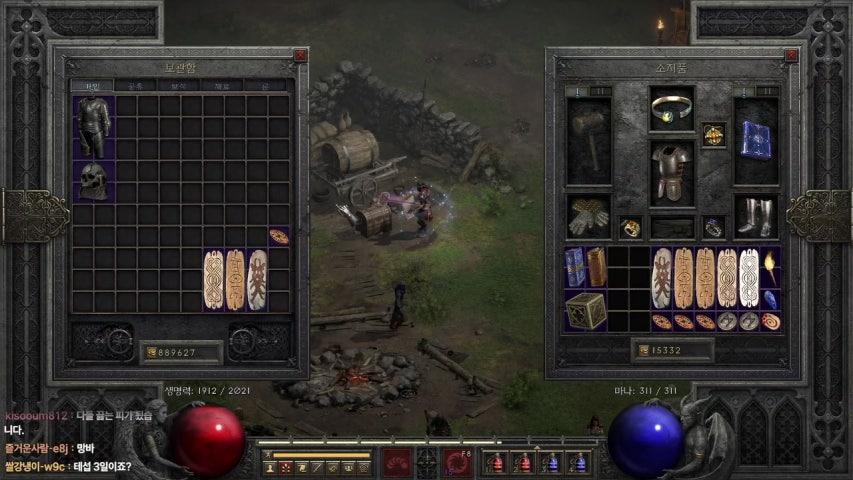Click the equipped gauntlets slot

pyautogui.click(x=589, y=215)
